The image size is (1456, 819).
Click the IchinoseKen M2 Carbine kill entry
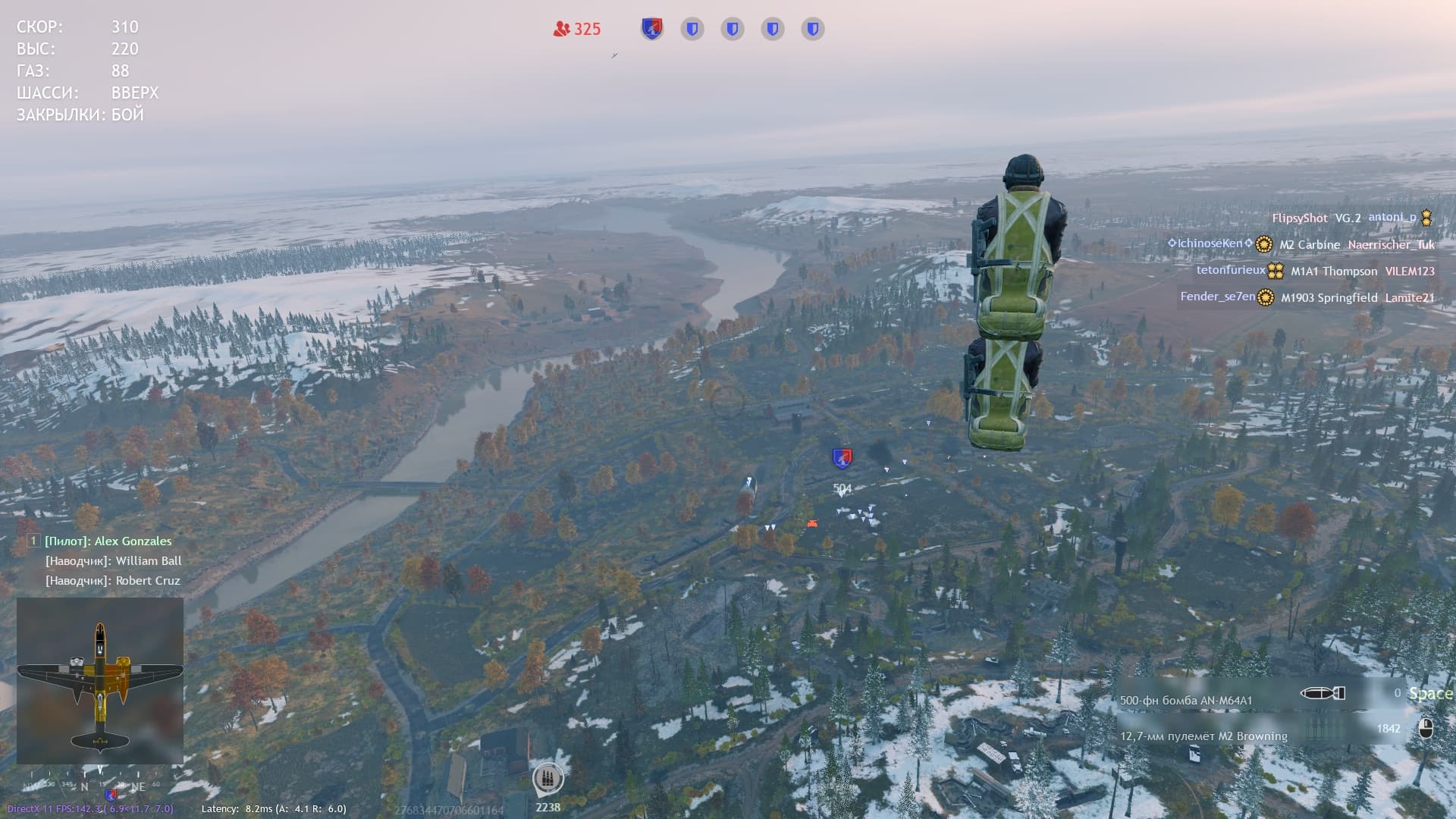coord(1301,244)
